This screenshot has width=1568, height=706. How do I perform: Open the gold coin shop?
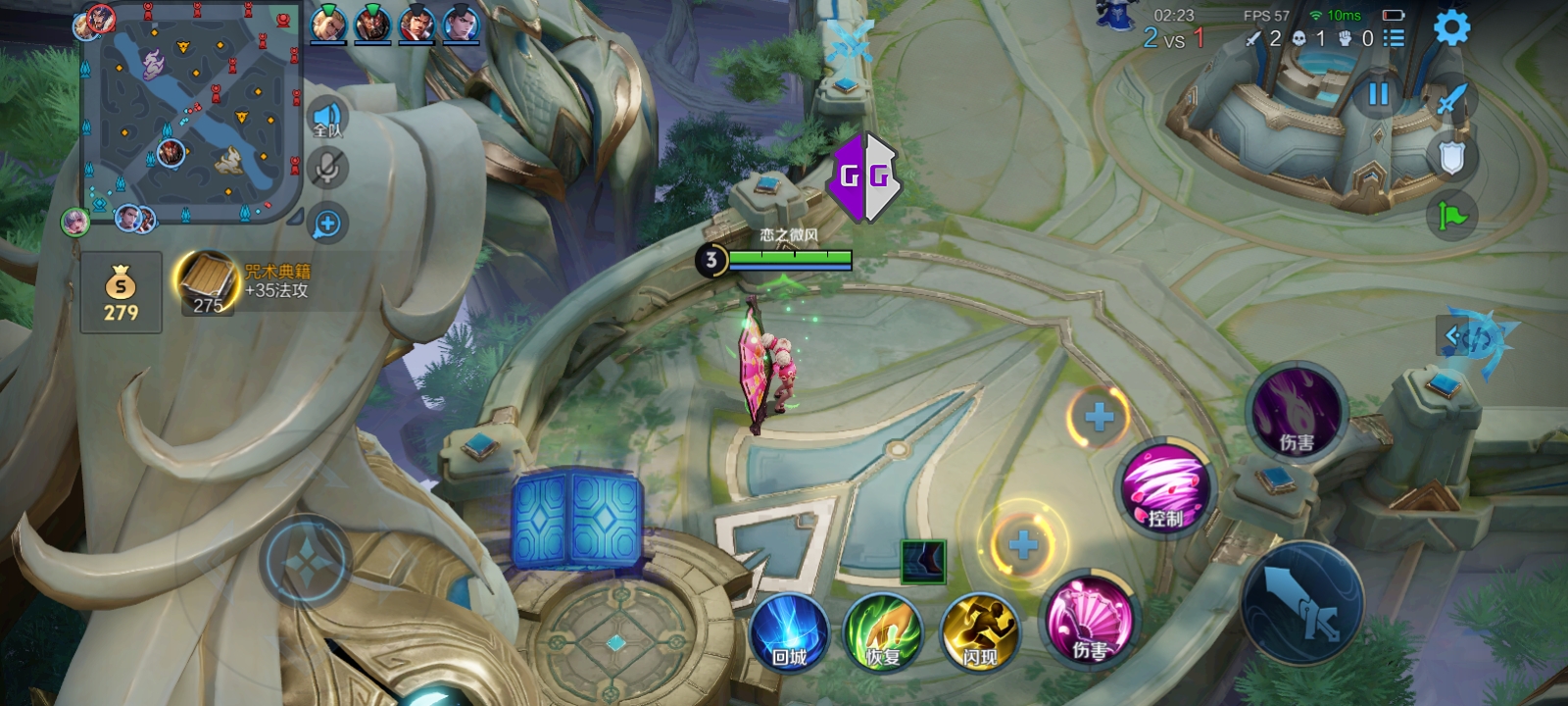121,292
